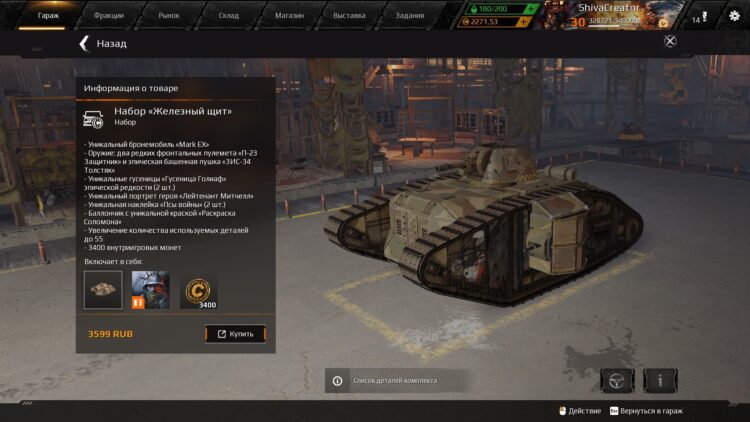Open the Магазин tab
The height and width of the screenshot is (422, 750).
coord(289,16)
